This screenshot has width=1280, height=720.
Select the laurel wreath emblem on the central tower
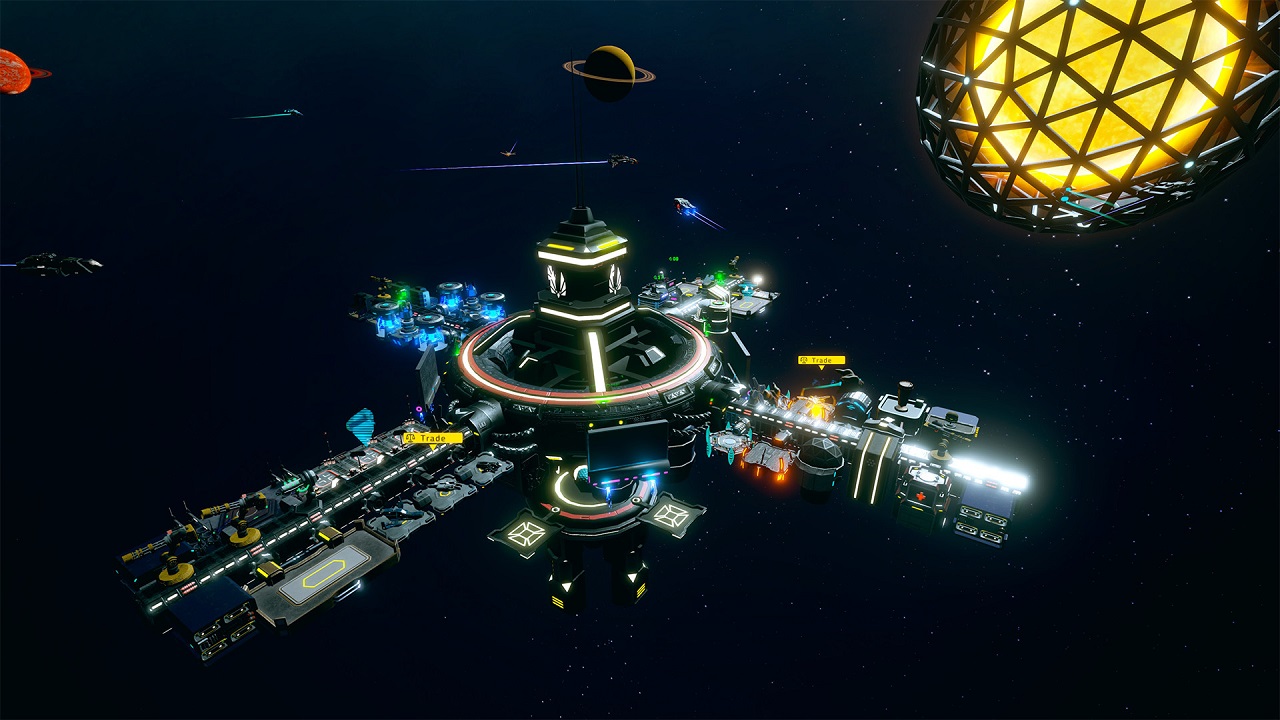point(558,282)
